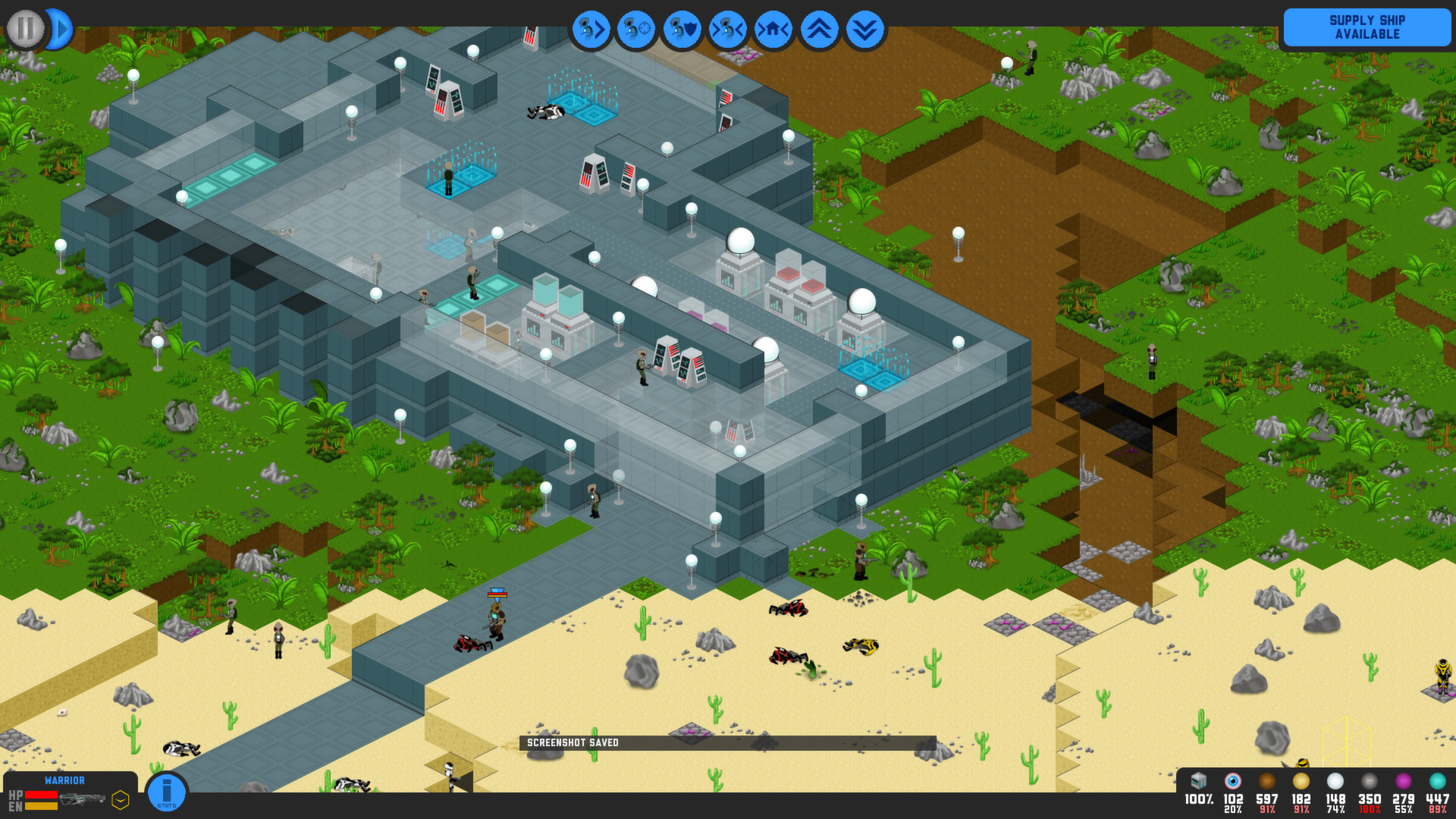
Task: Expand the warrior rank chevron badge
Action: 120,799
